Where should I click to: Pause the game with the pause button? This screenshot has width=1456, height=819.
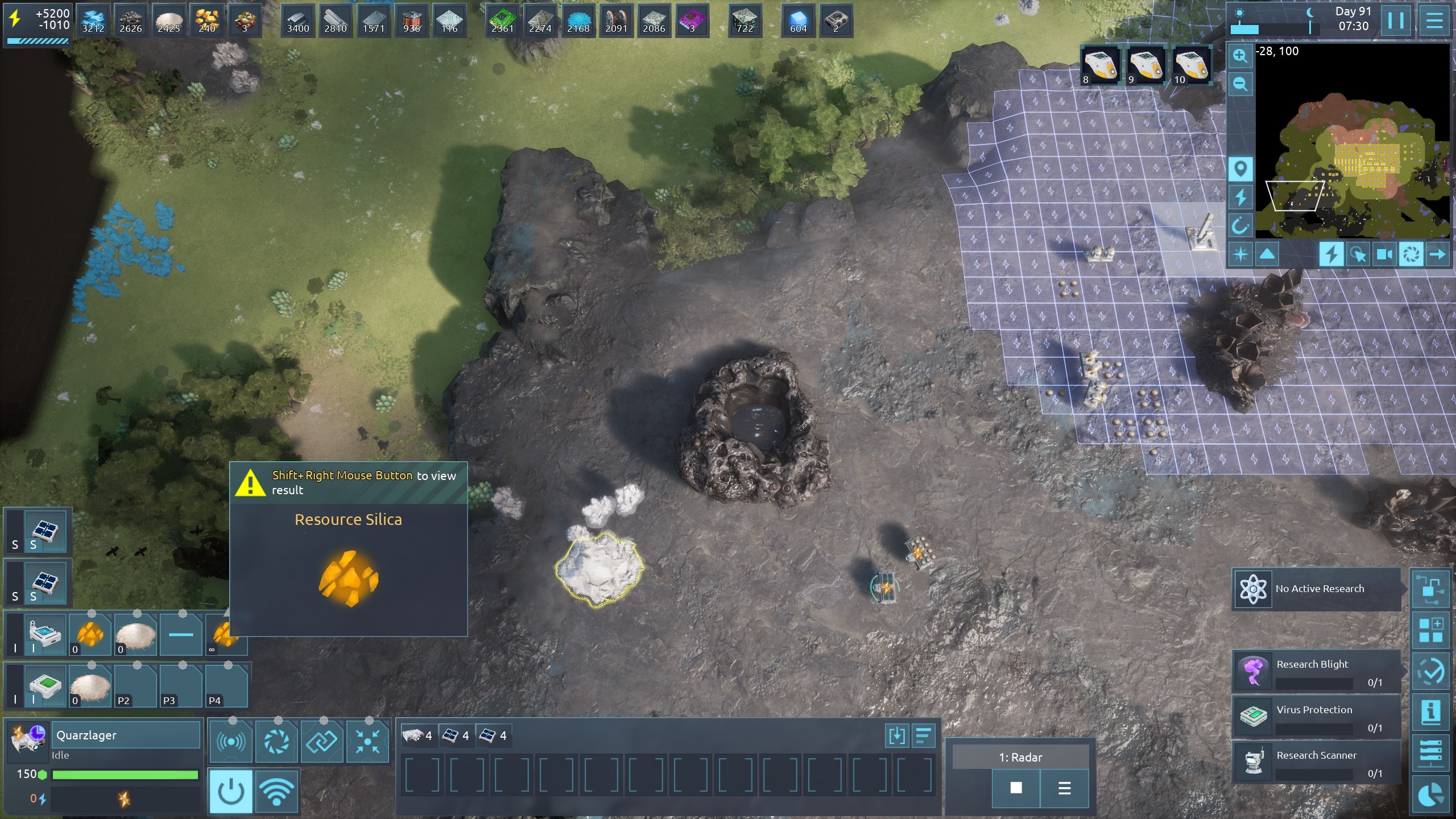(x=1396, y=21)
